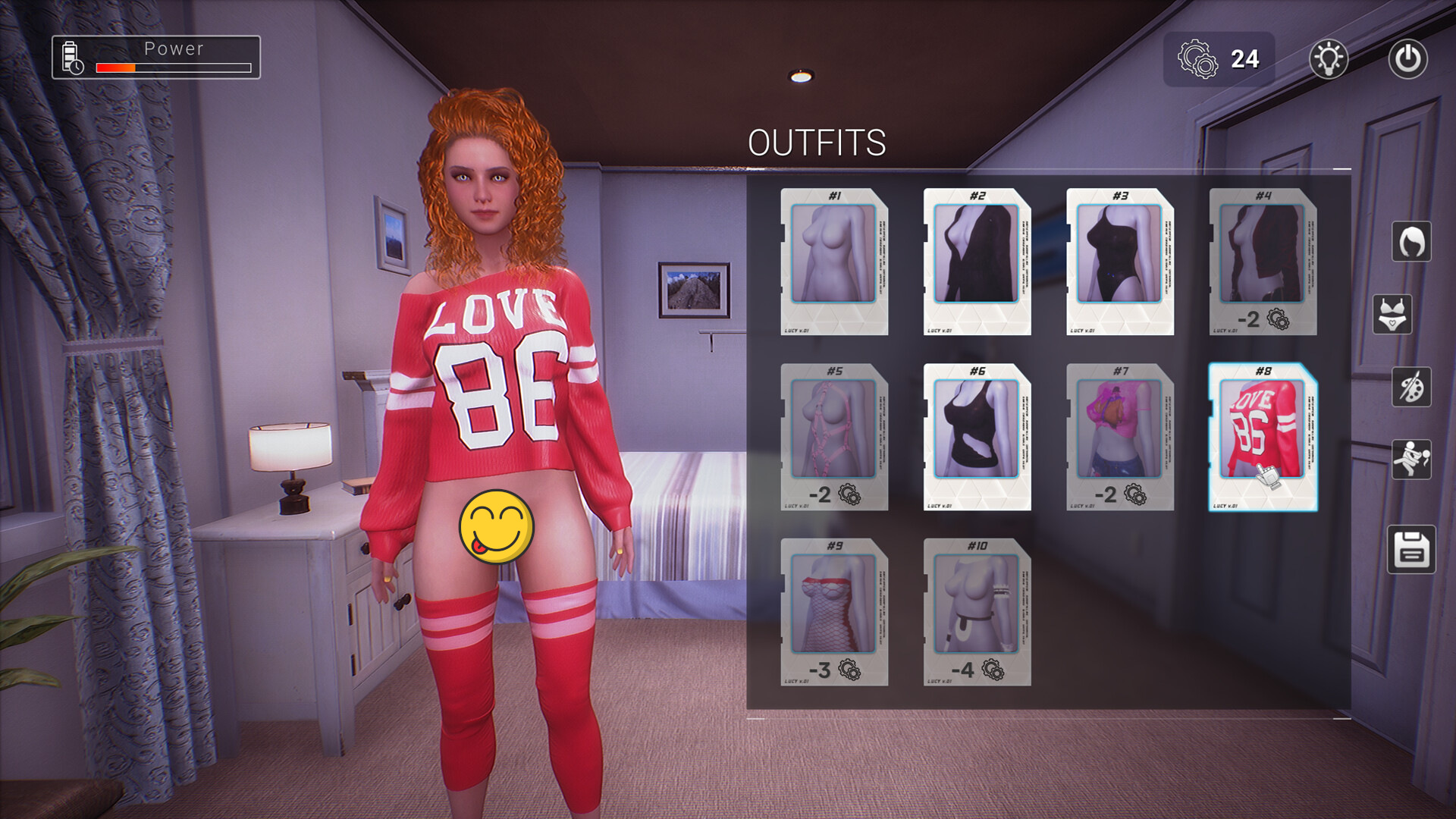Switch to the lingerie outfits category
Screen dimensions: 1456x819
1392,314
